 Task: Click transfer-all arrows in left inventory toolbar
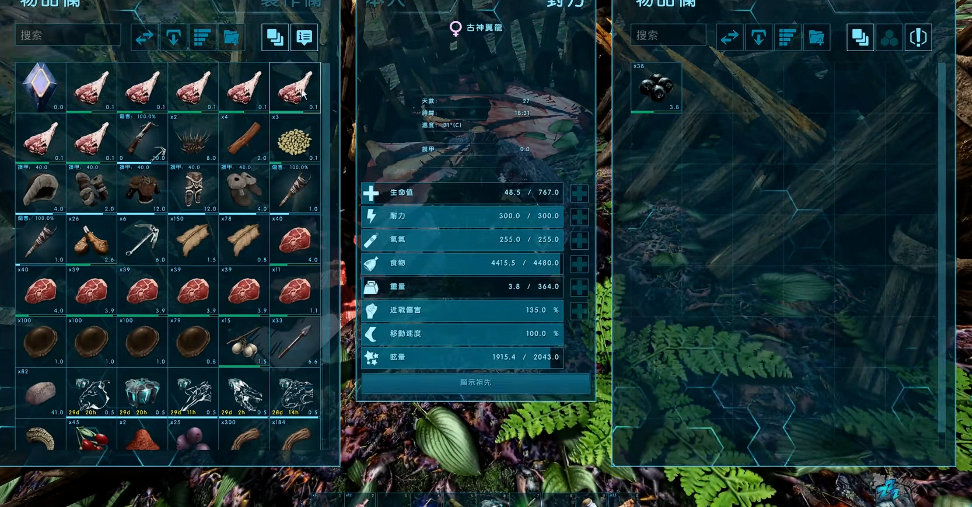(146, 38)
